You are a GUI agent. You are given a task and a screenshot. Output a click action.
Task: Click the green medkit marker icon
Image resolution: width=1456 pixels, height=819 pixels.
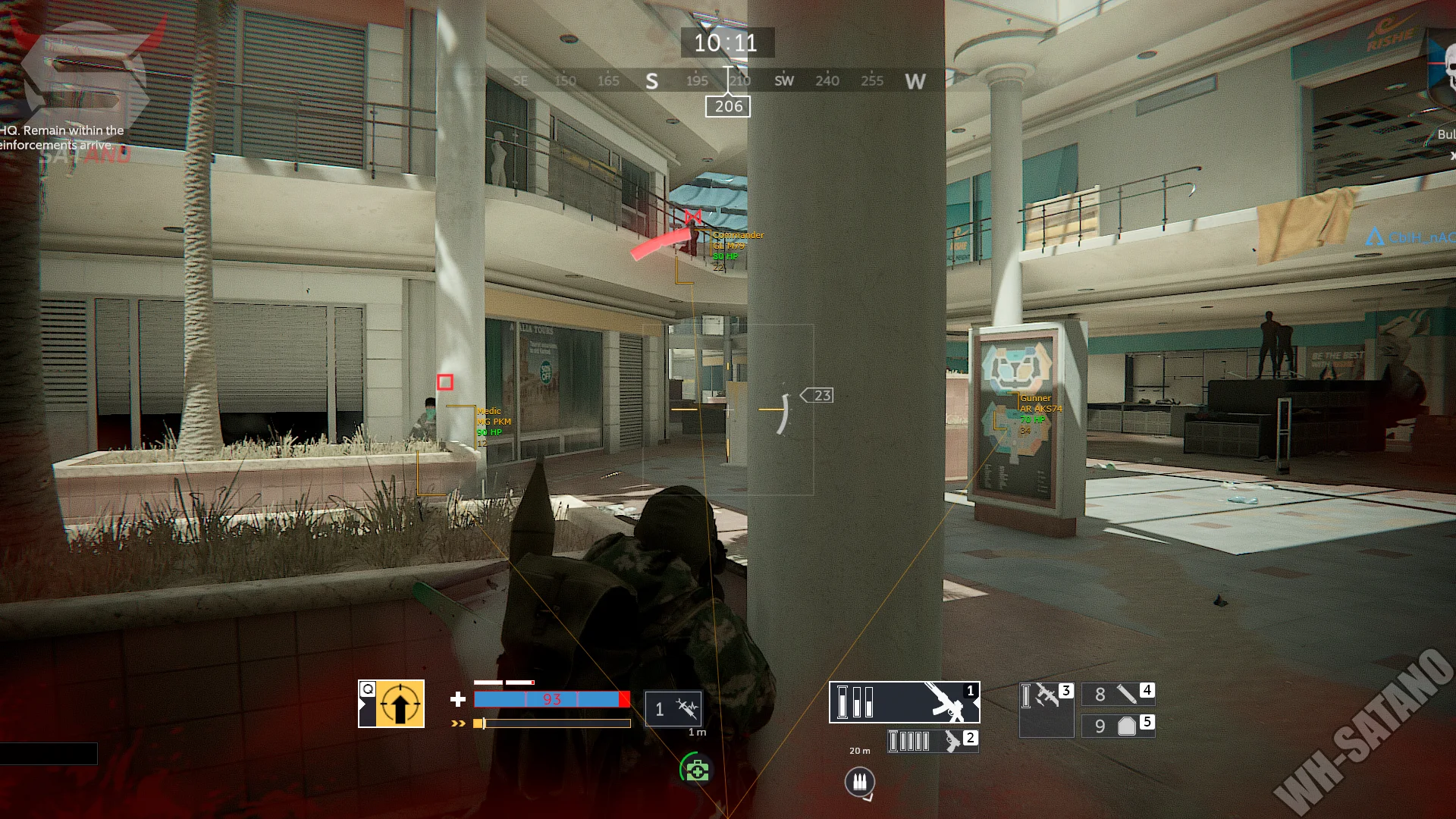[x=695, y=770]
